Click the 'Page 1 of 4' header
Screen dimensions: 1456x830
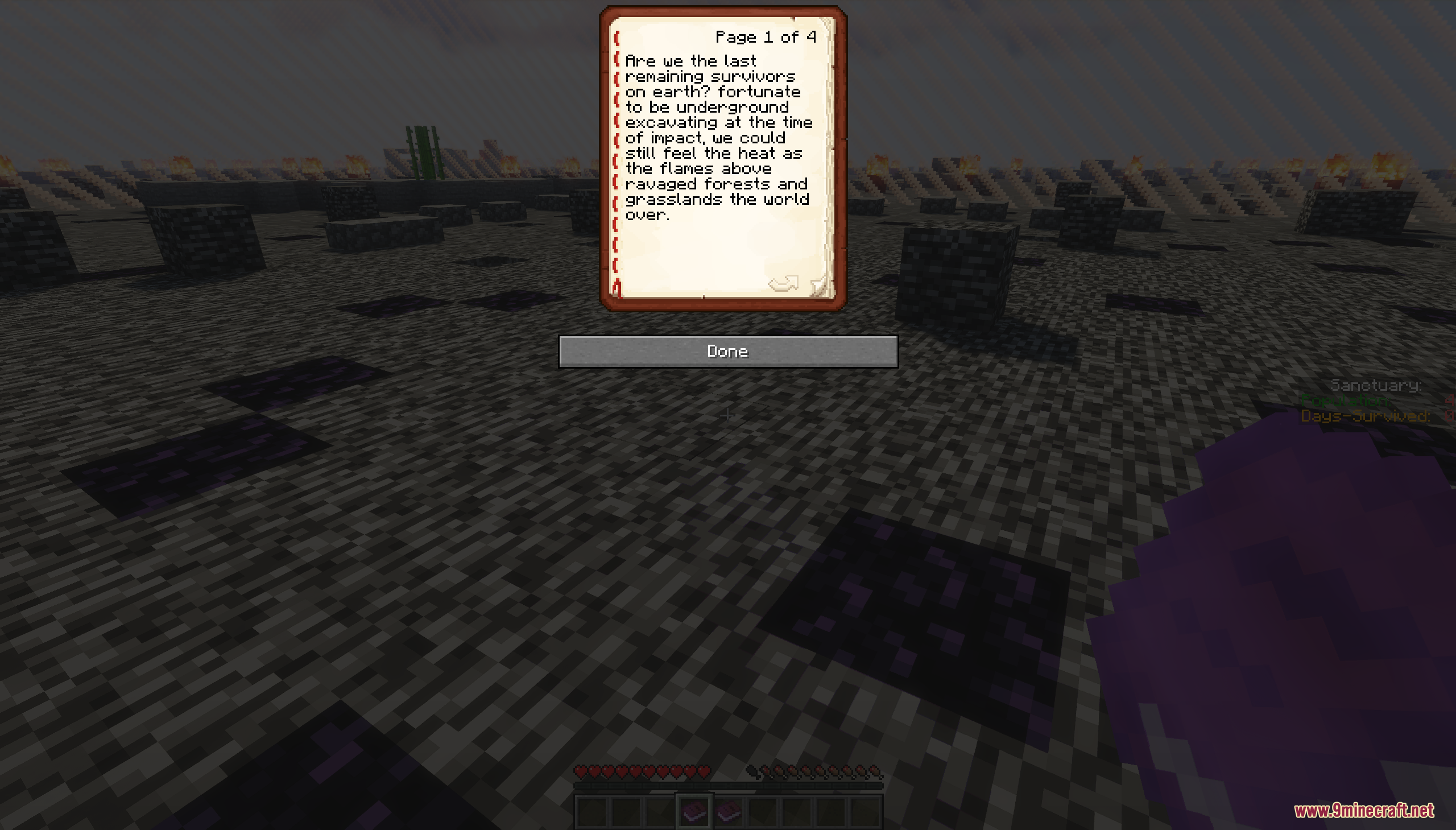click(765, 36)
